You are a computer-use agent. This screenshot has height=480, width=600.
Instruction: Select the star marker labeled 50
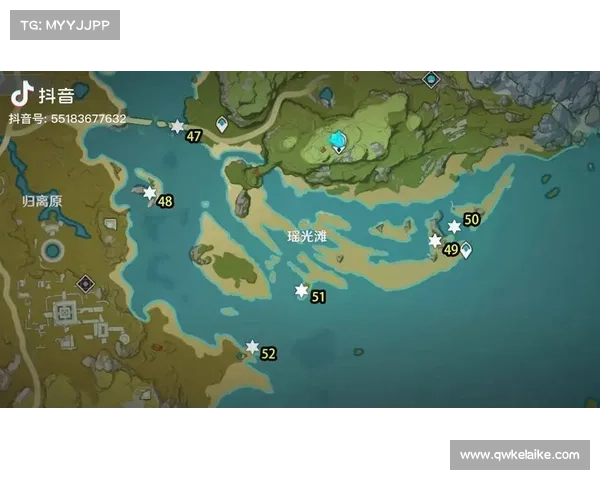click(x=455, y=227)
